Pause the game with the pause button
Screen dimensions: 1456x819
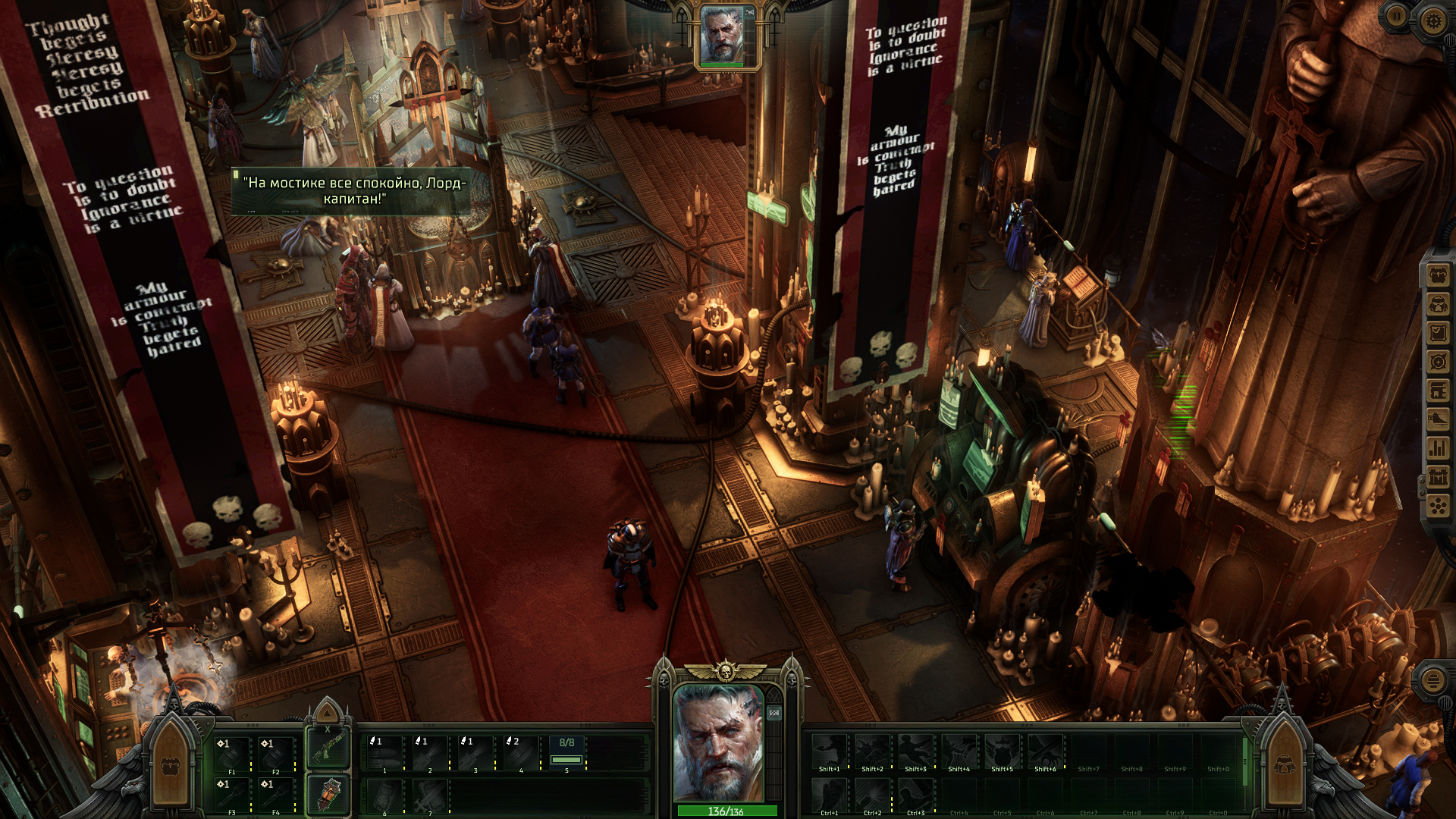(x=1396, y=16)
